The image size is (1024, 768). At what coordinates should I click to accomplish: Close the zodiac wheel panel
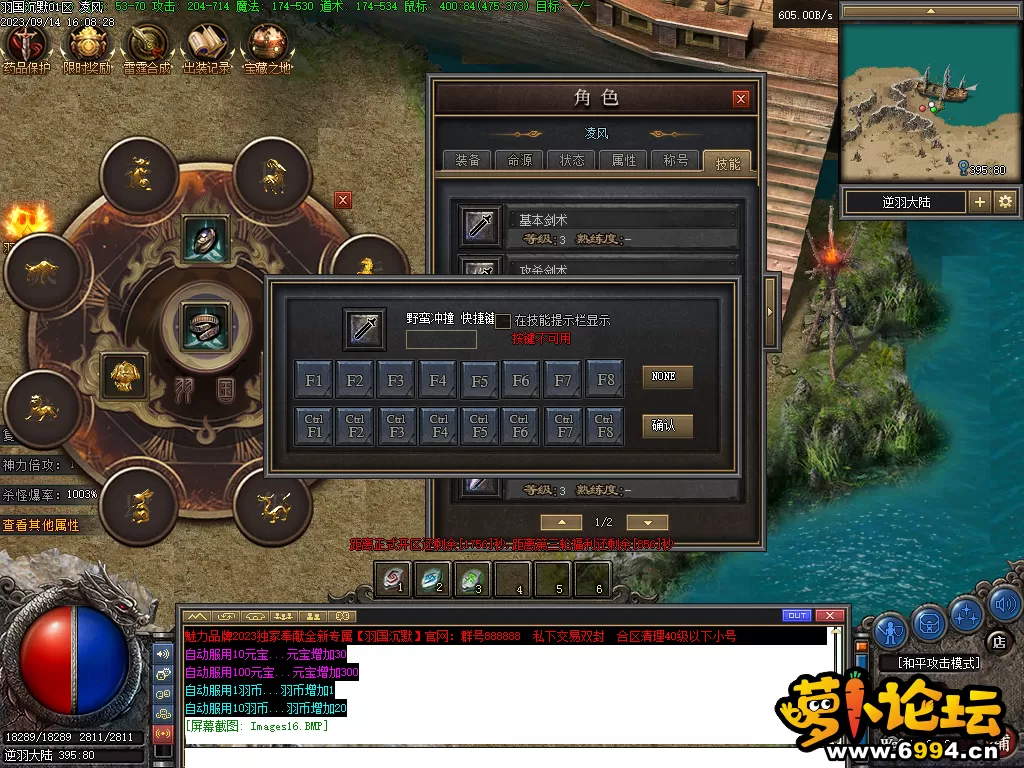[x=343, y=200]
